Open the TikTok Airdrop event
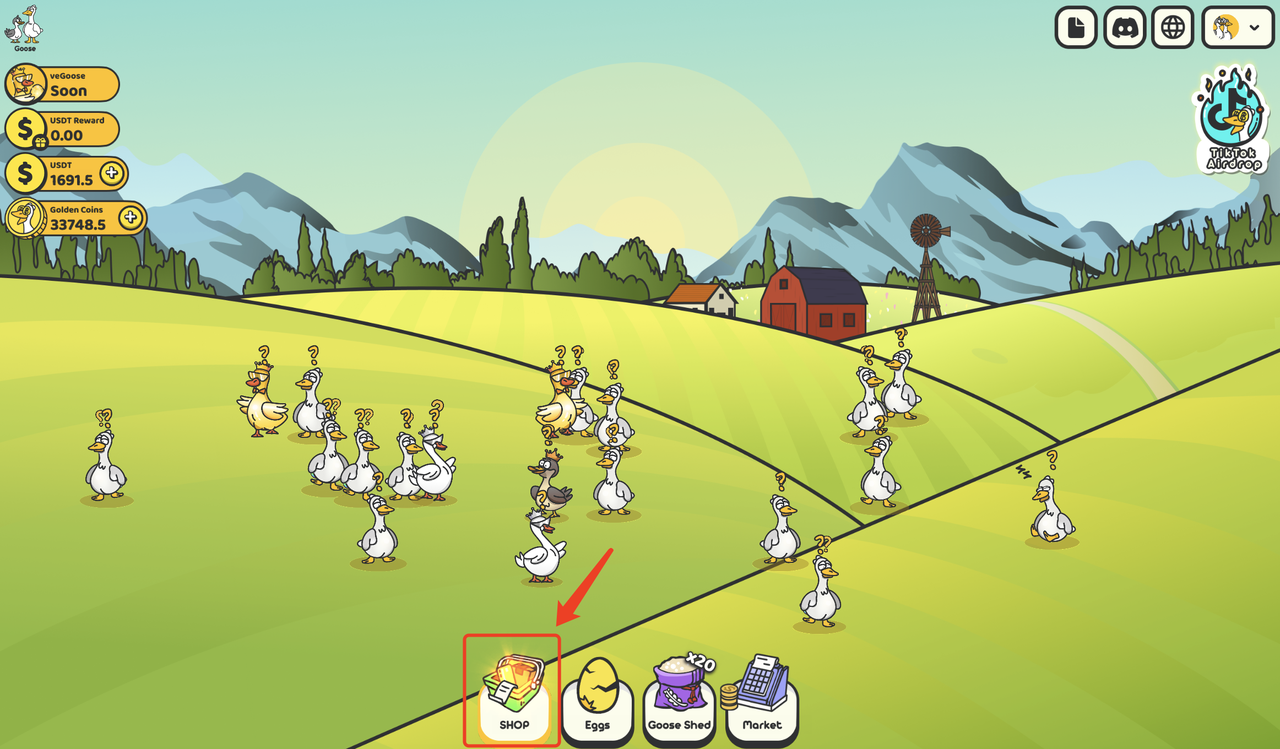The width and height of the screenshot is (1280, 749). (1233, 120)
